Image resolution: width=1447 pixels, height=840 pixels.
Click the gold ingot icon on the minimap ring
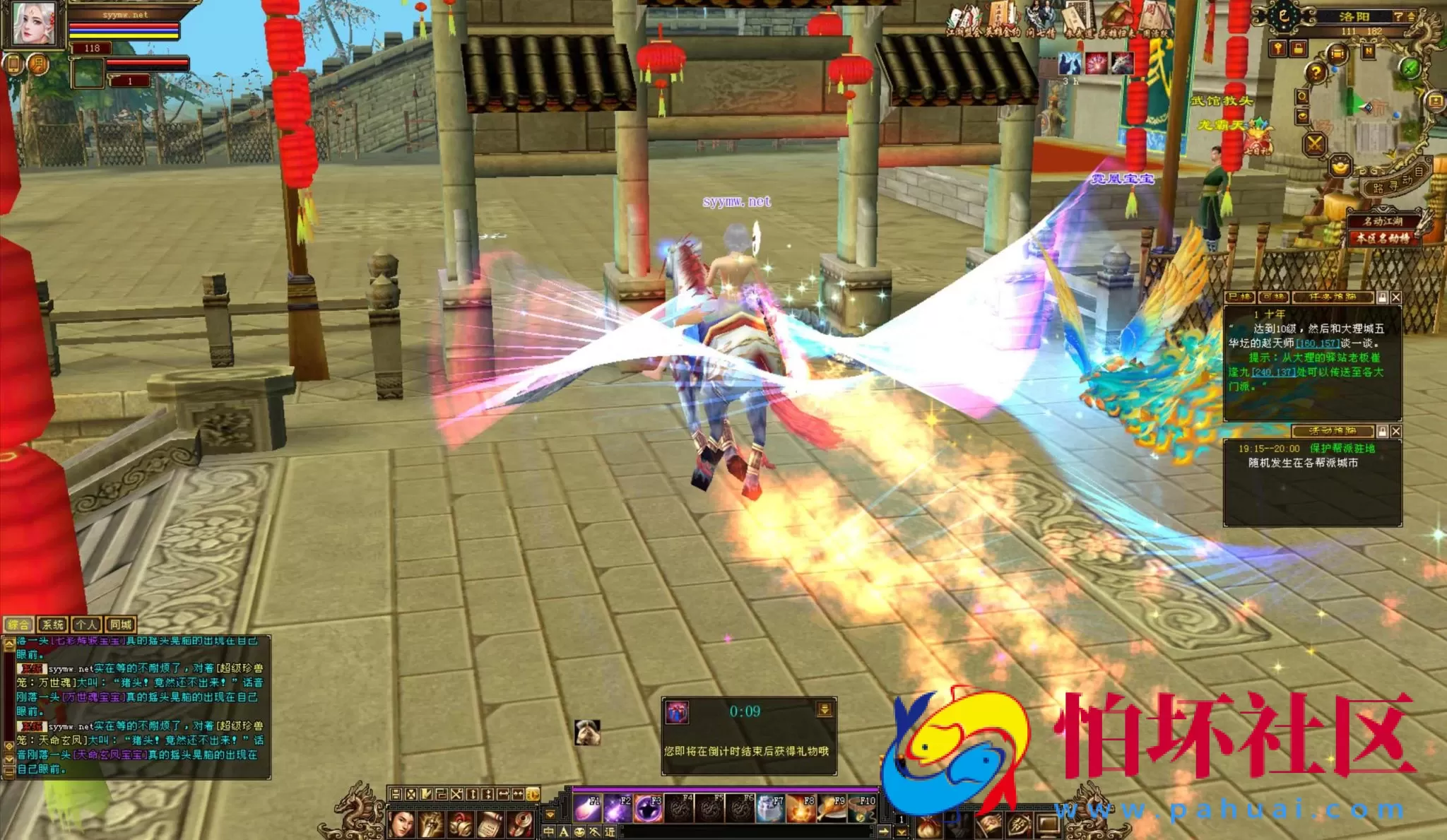(x=1340, y=165)
